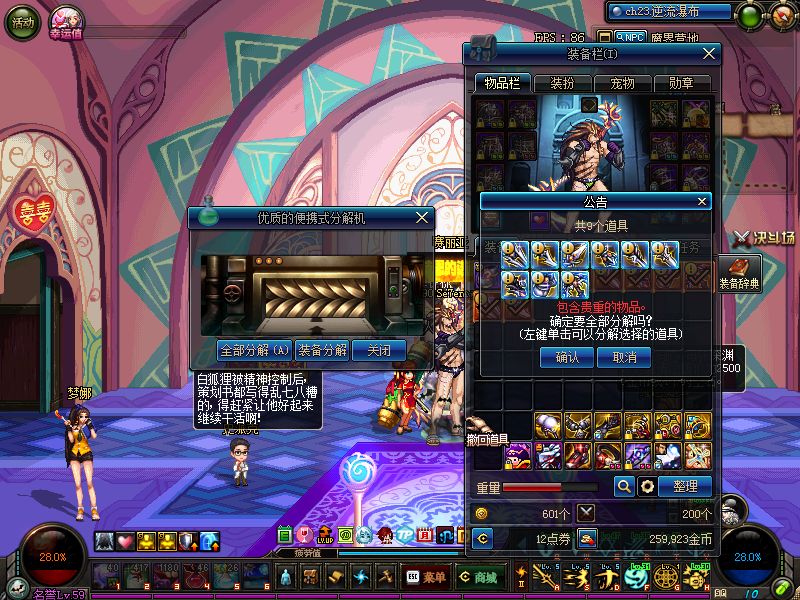Open the 菜单 menu button
Viewport: 800px width, 600px height.
point(426,577)
